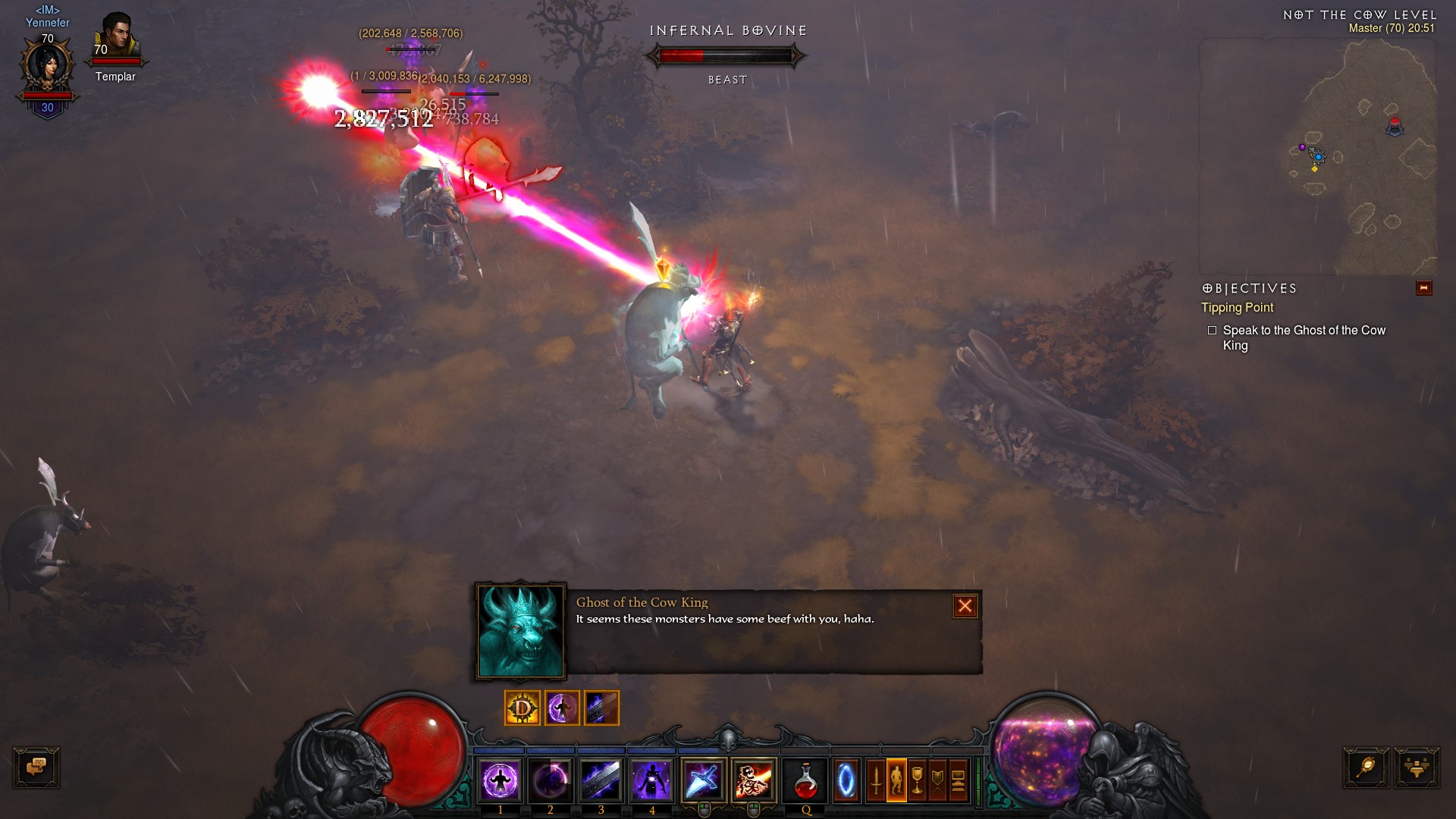Click the golden D buff icon

[x=522, y=708]
